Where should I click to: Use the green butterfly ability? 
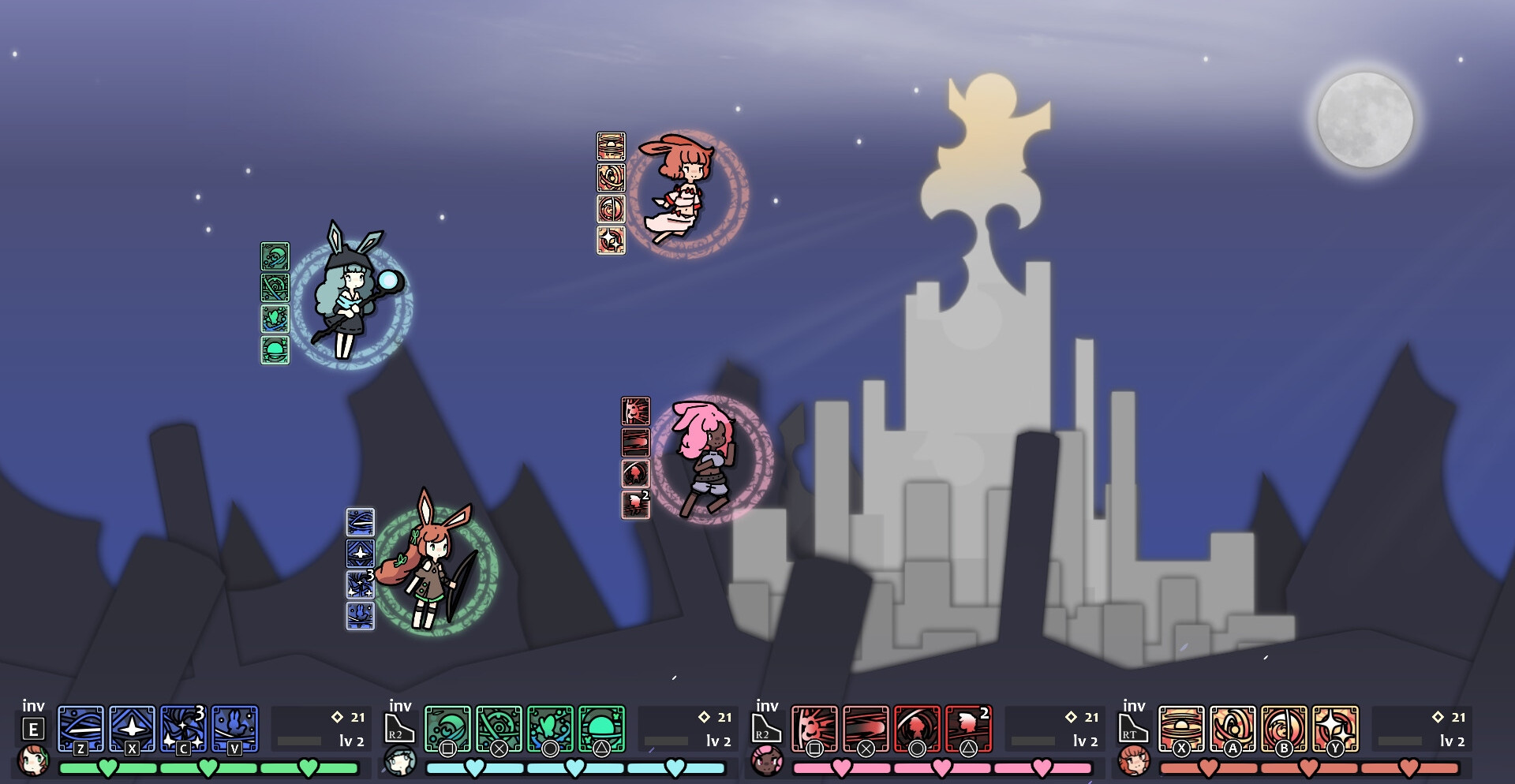550,727
